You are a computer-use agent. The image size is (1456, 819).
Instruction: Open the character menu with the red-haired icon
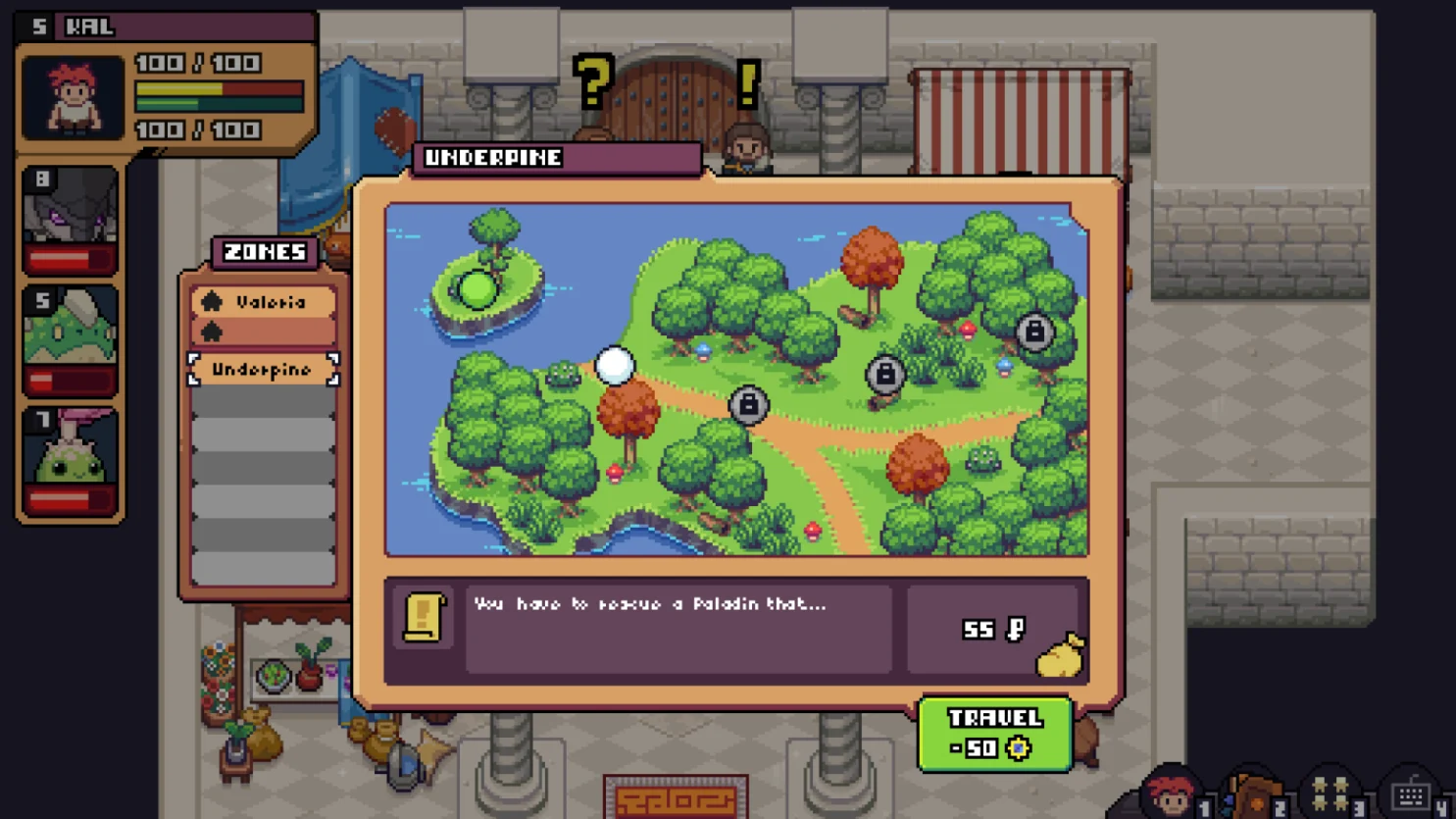tap(1171, 794)
